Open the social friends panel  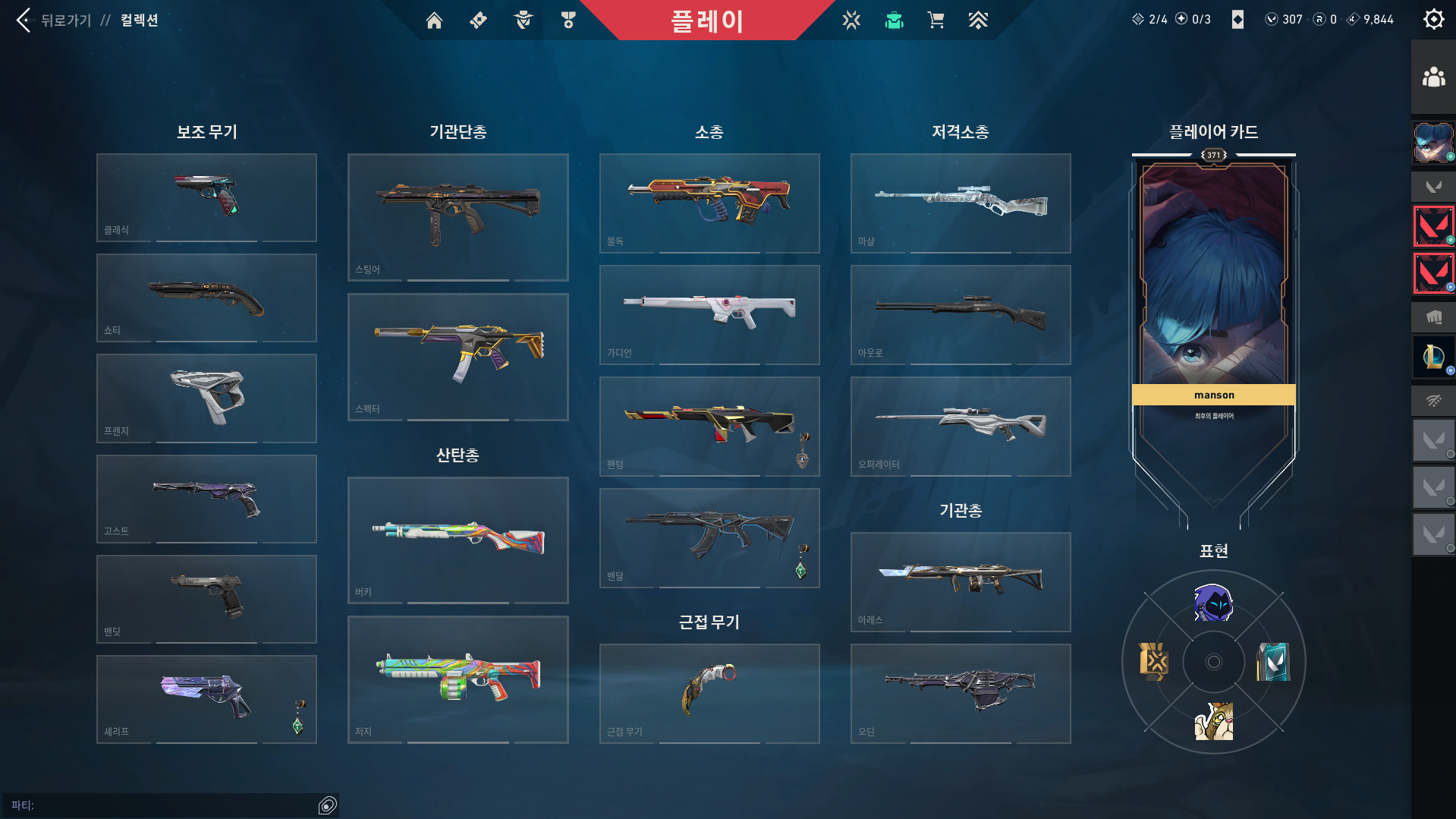[1432, 74]
